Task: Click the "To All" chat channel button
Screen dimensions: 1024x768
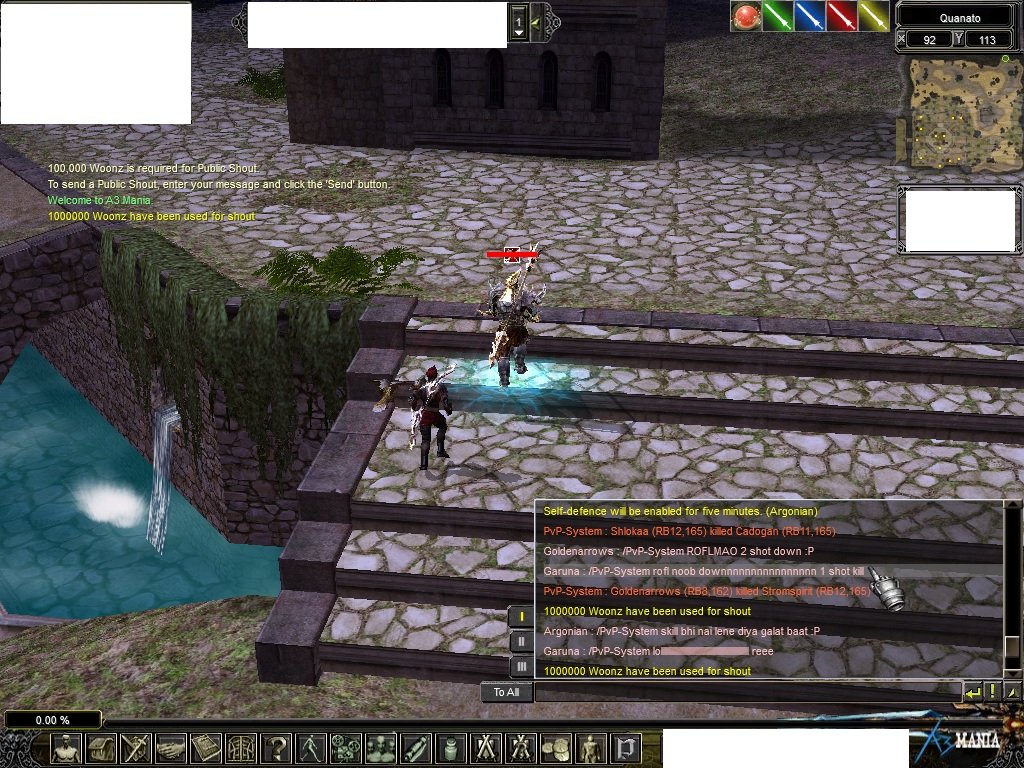Action: tap(506, 692)
